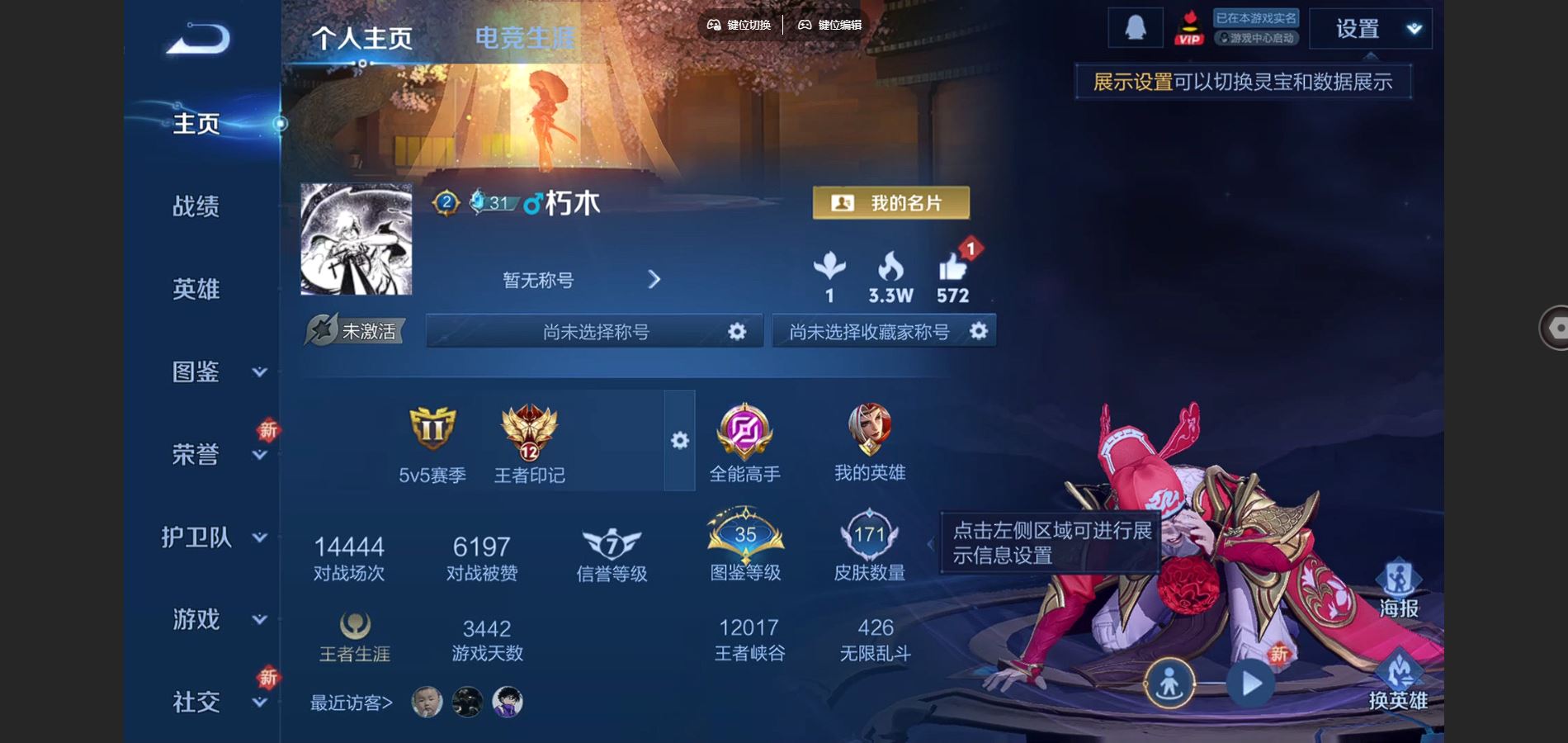The height and width of the screenshot is (743, 1568).
Task: Click the thumbs-up likes icon
Action: pyautogui.click(x=952, y=269)
